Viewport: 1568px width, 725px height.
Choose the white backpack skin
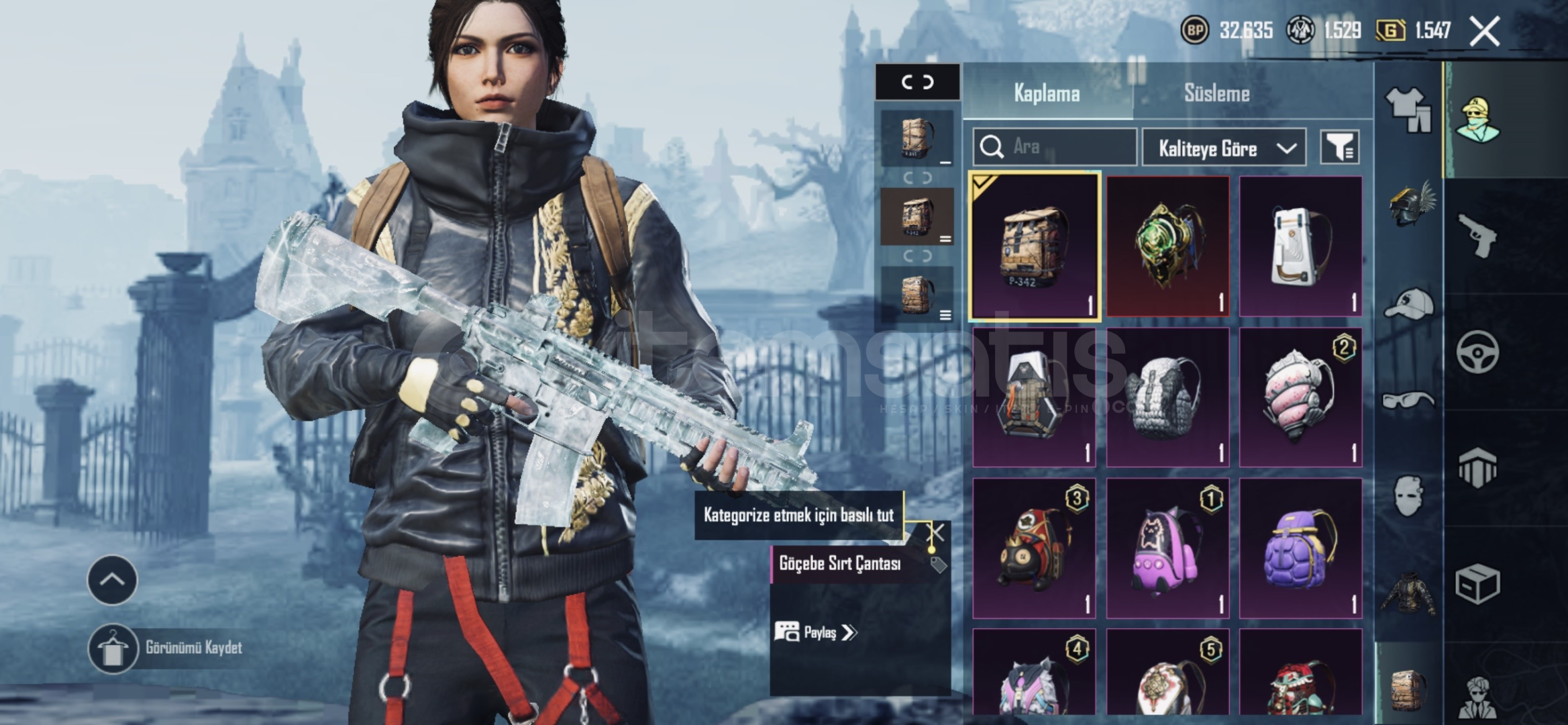1300,246
